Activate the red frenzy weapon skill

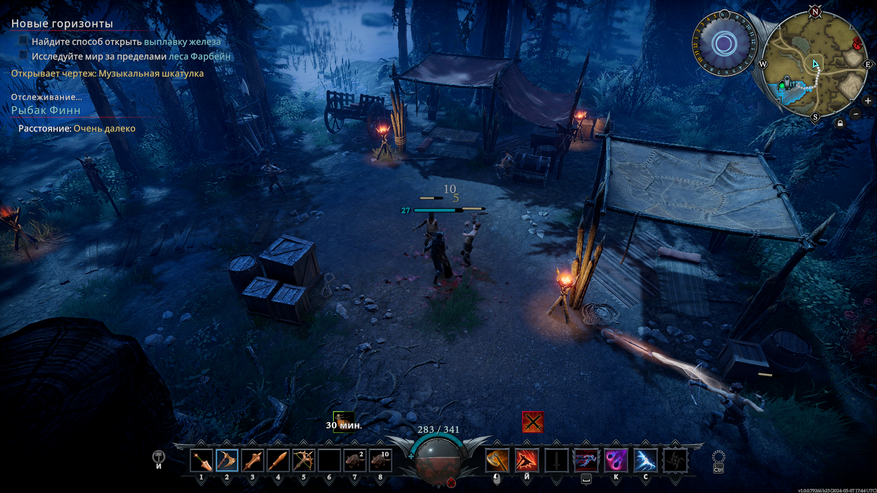point(526,460)
